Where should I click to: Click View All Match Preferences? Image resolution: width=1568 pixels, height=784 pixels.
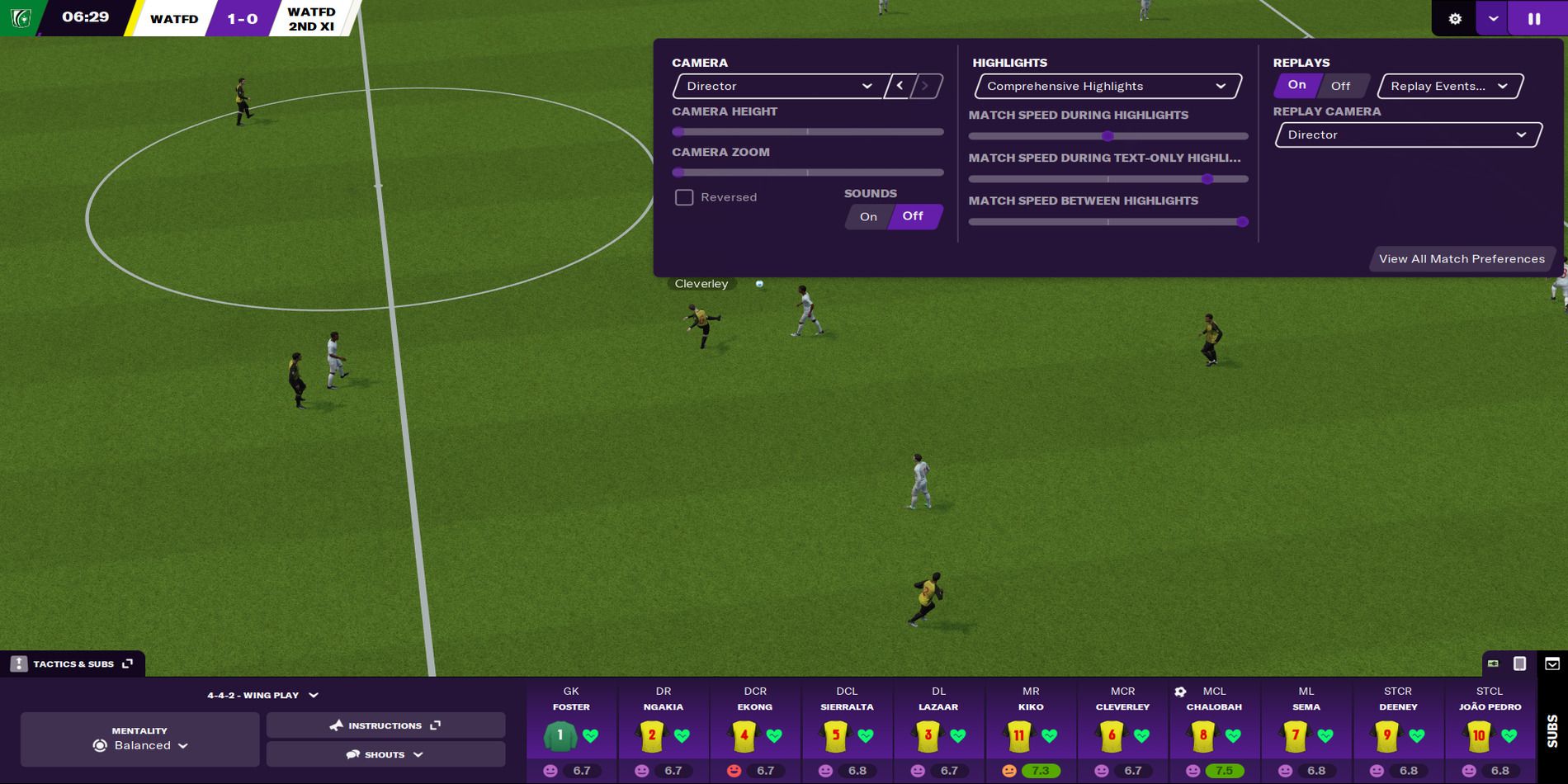click(1462, 258)
